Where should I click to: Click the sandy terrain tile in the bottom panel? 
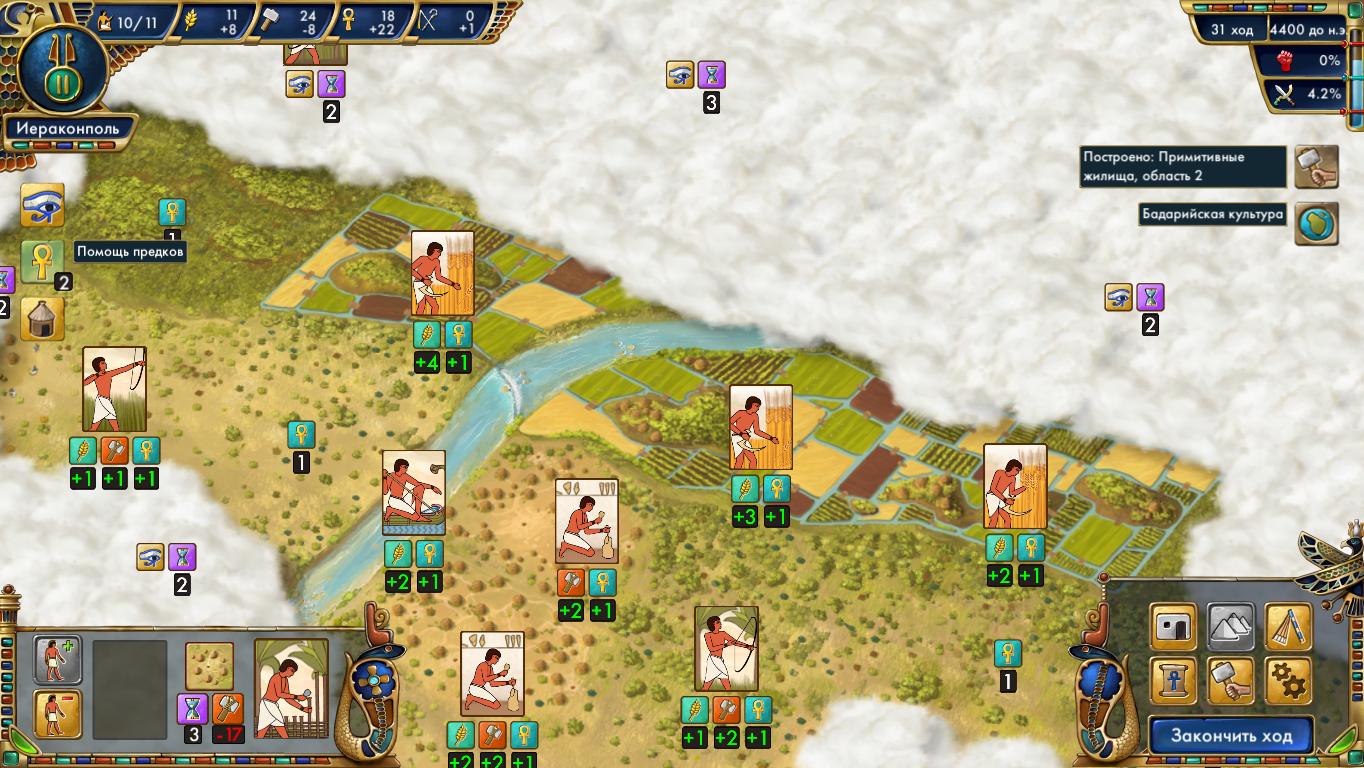210,665
